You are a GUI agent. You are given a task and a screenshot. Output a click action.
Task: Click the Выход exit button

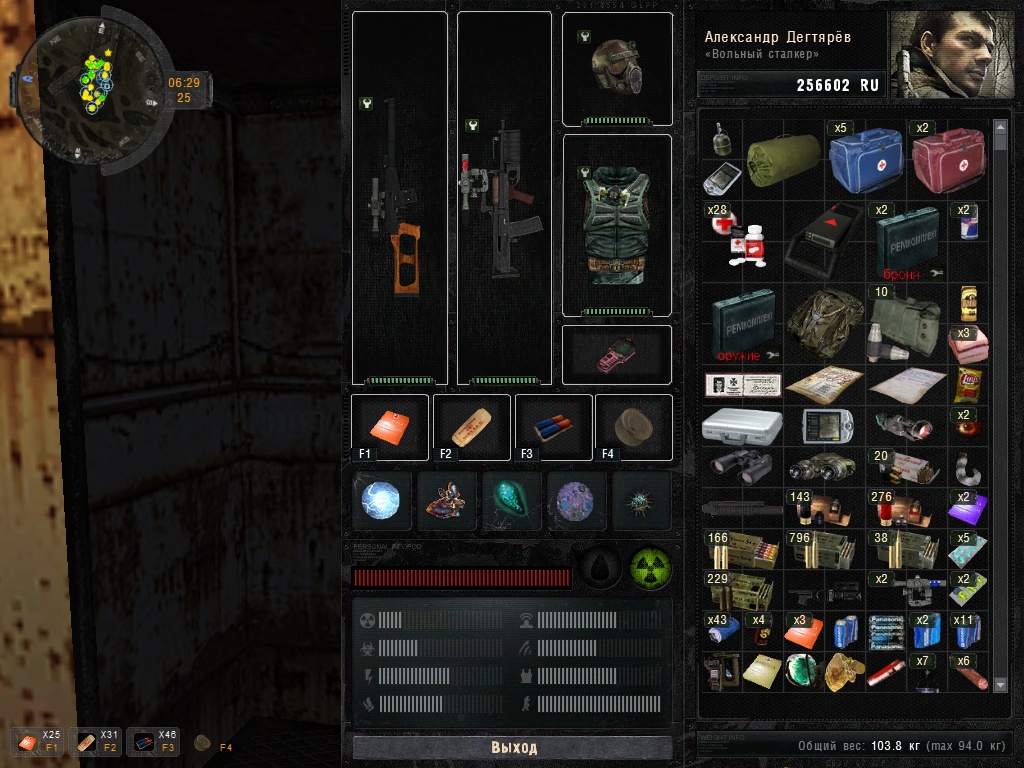(513, 748)
